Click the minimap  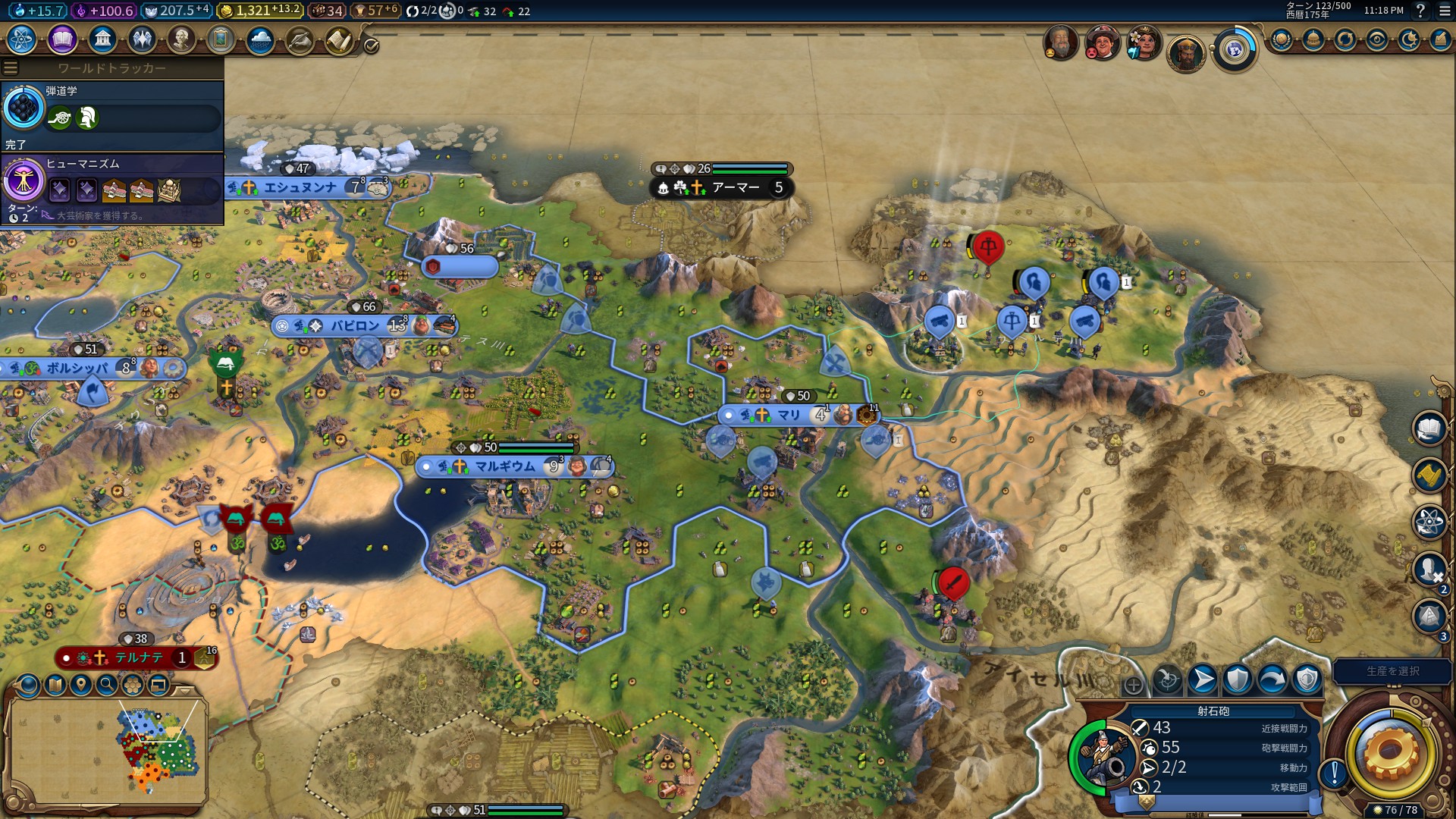pyautogui.click(x=106, y=751)
